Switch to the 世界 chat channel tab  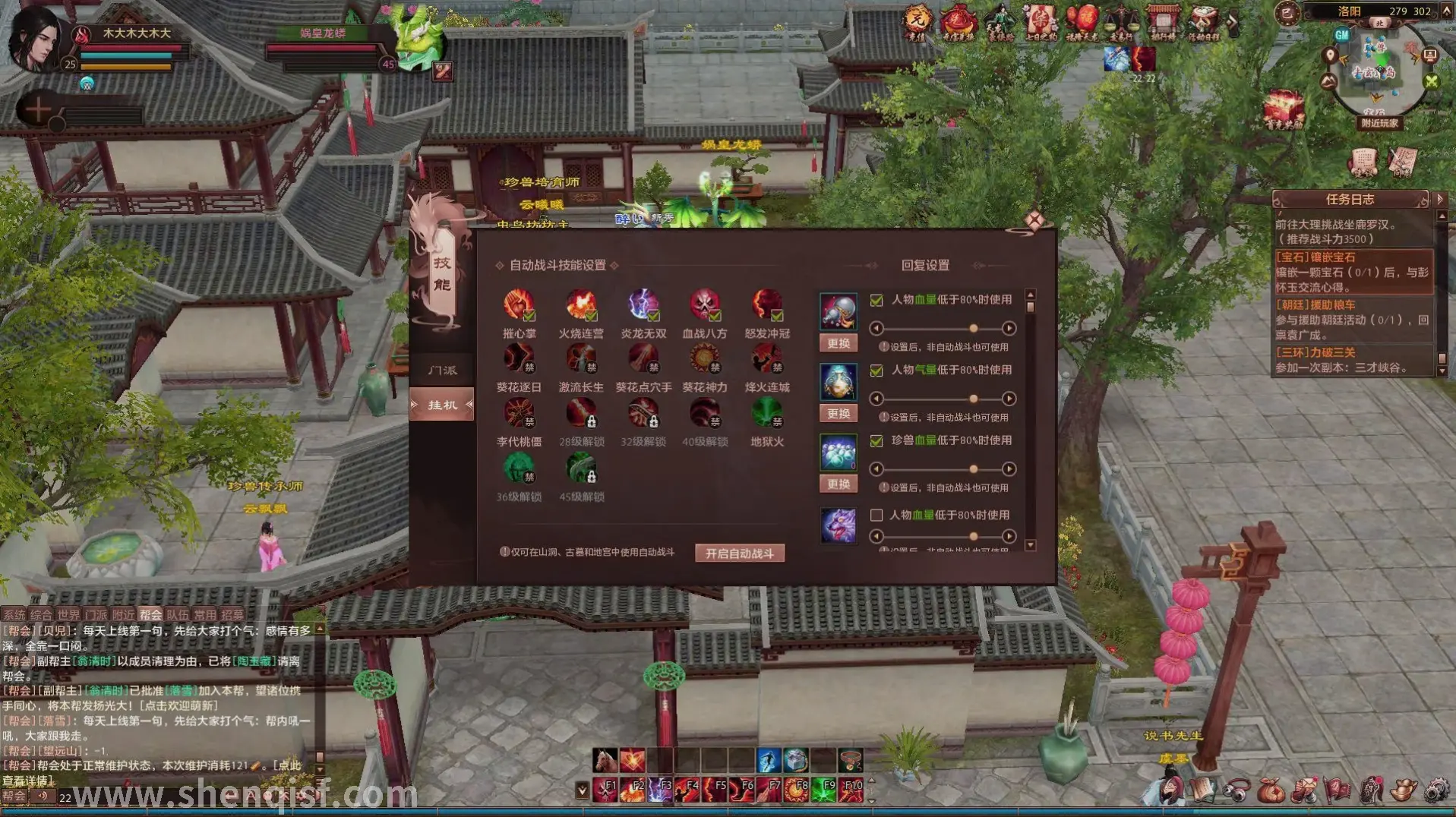tap(68, 615)
